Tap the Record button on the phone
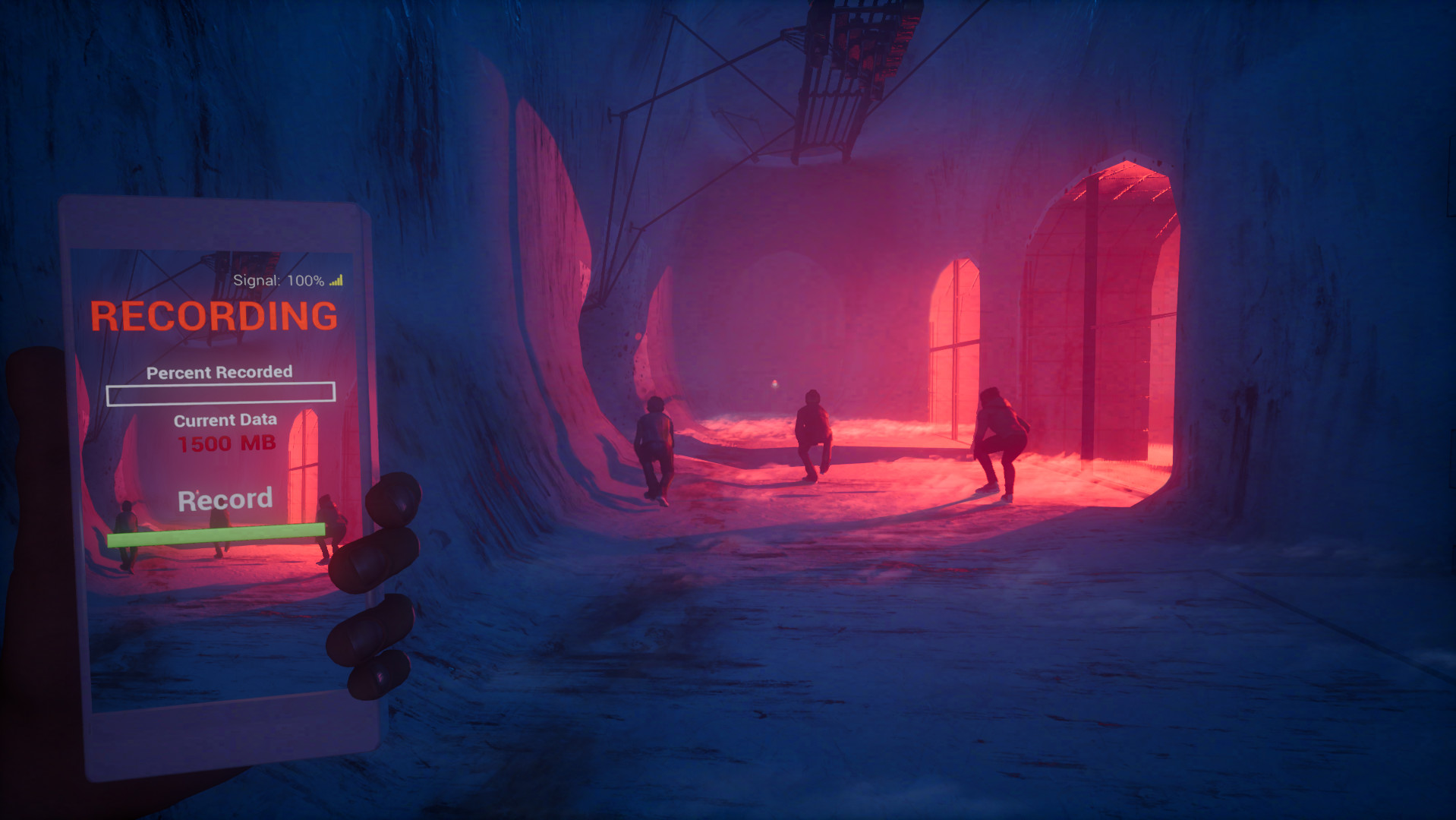 (225, 499)
